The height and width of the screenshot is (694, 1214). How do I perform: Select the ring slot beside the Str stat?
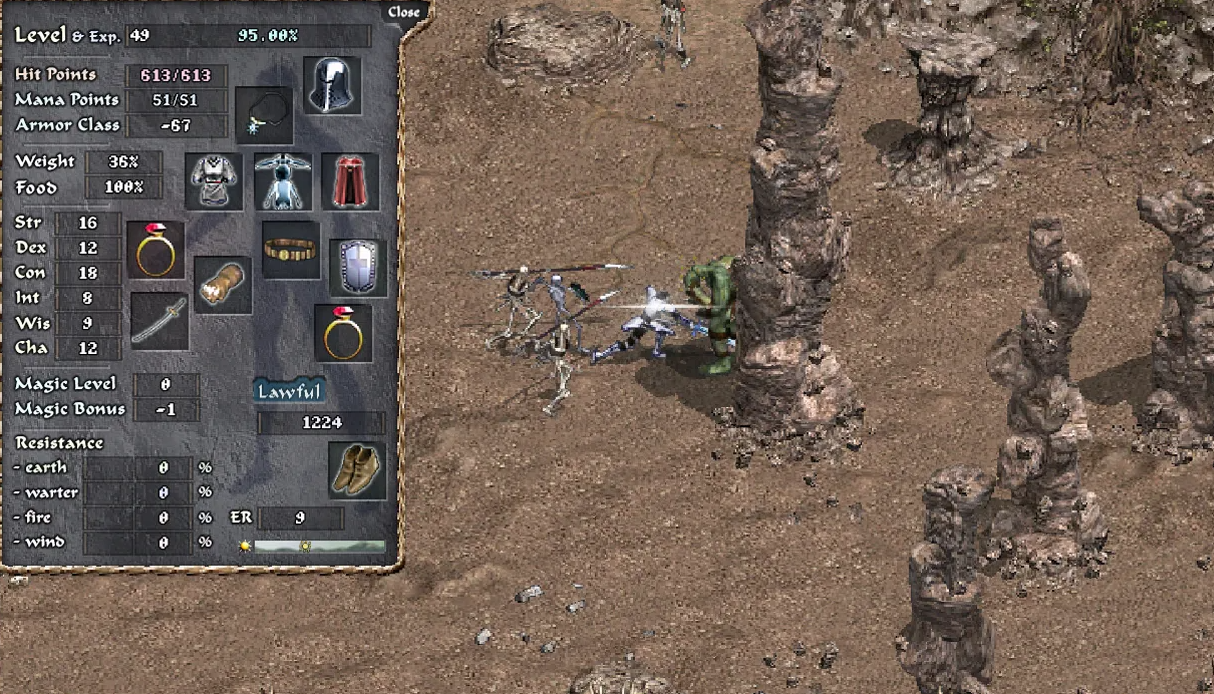[x=156, y=250]
